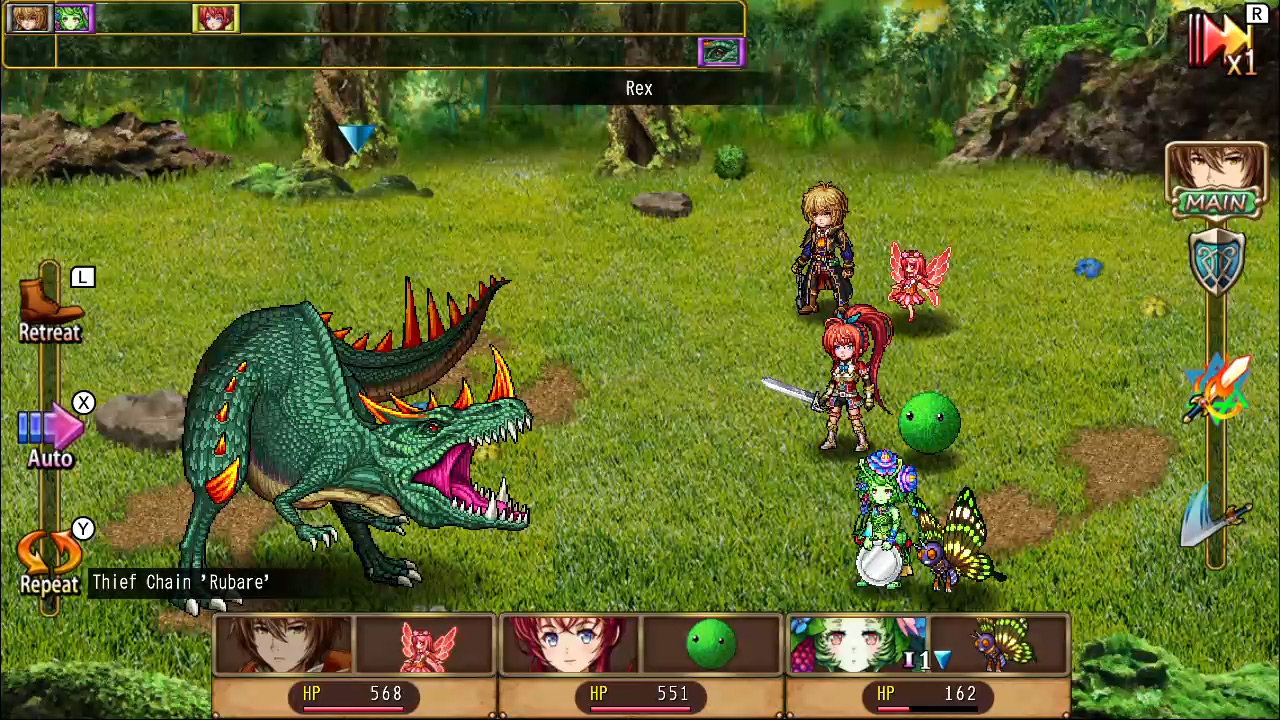Select the Retreat boot icon
Image resolution: width=1280 pixels, height=720 pixels.
(x=49, y=305)
